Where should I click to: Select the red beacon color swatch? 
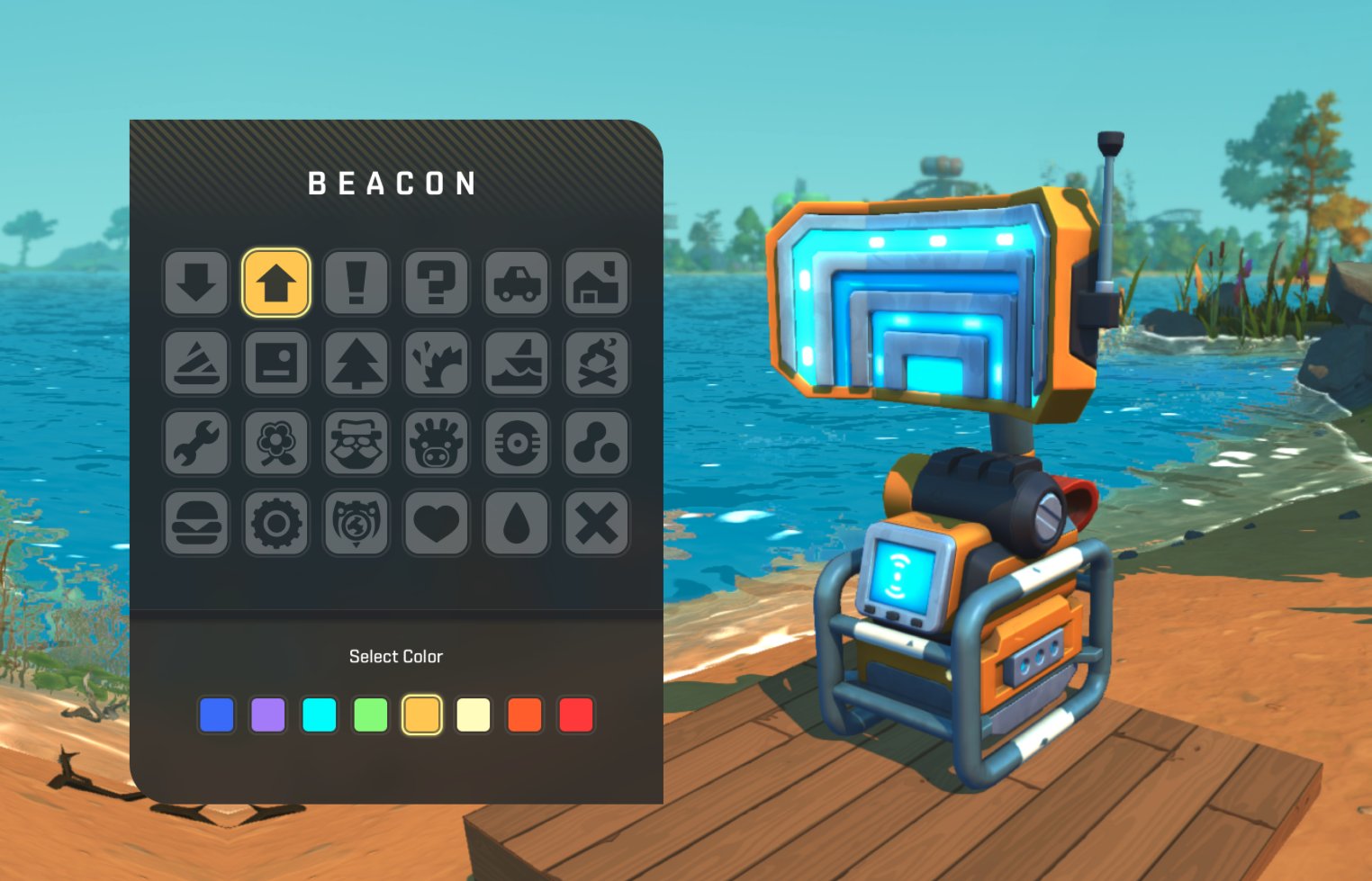click(576, 715)
